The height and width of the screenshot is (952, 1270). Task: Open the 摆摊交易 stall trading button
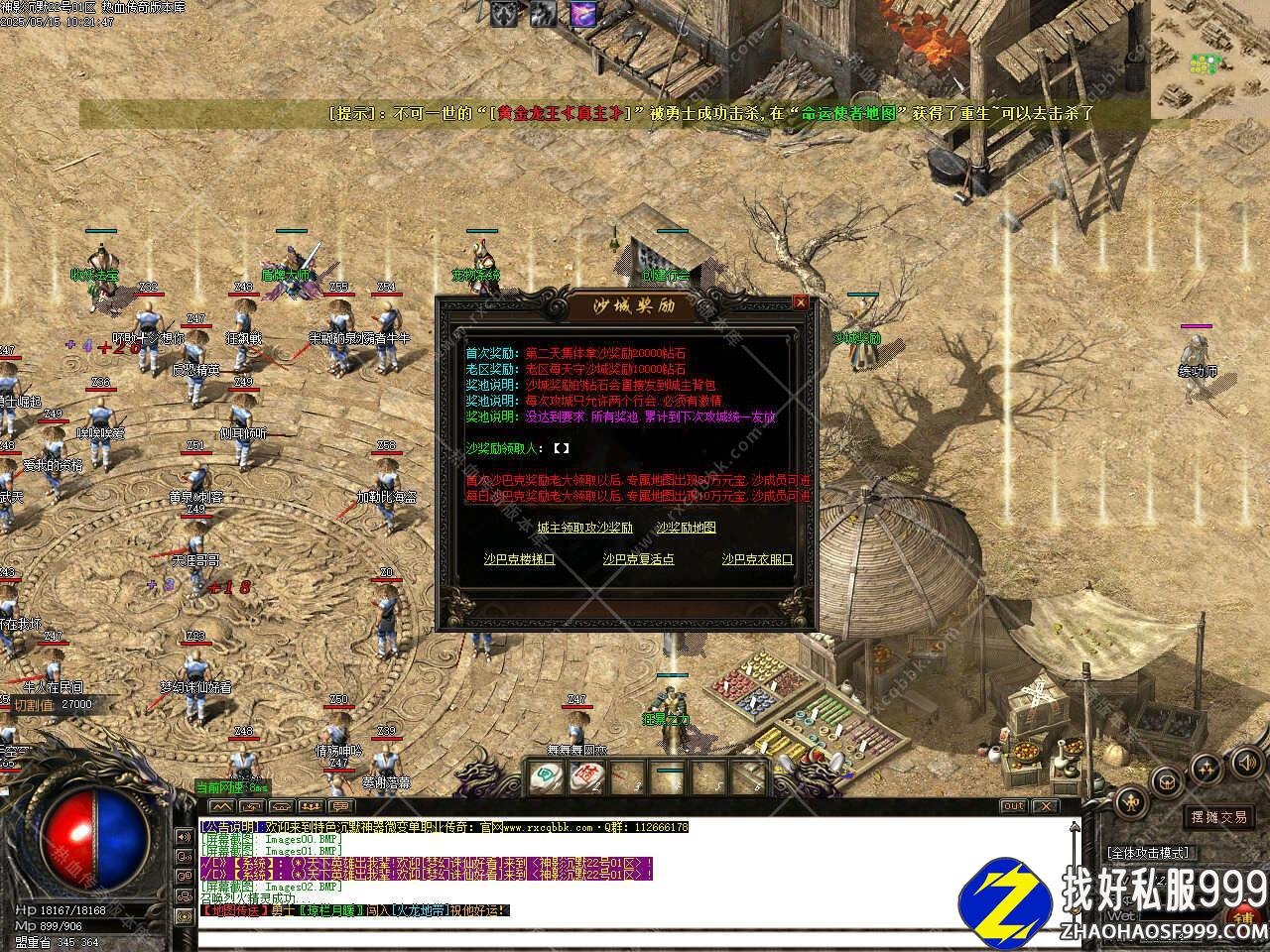click(1219, 817)
